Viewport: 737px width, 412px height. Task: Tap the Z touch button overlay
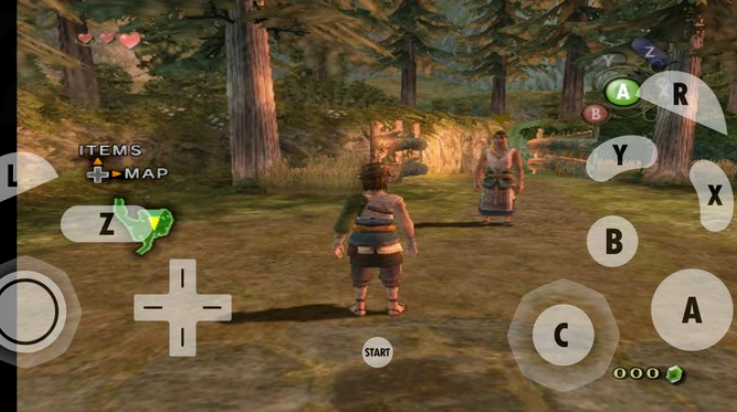coord(106,223)
